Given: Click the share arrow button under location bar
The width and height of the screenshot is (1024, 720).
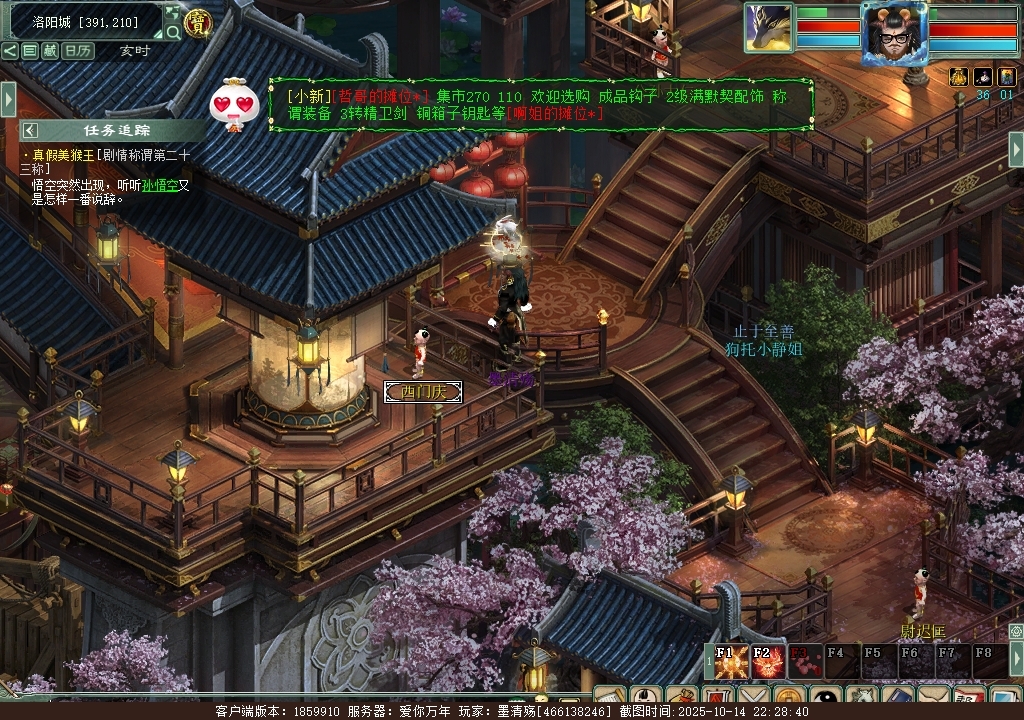Looking at the screenshot, I should (9, 50).
